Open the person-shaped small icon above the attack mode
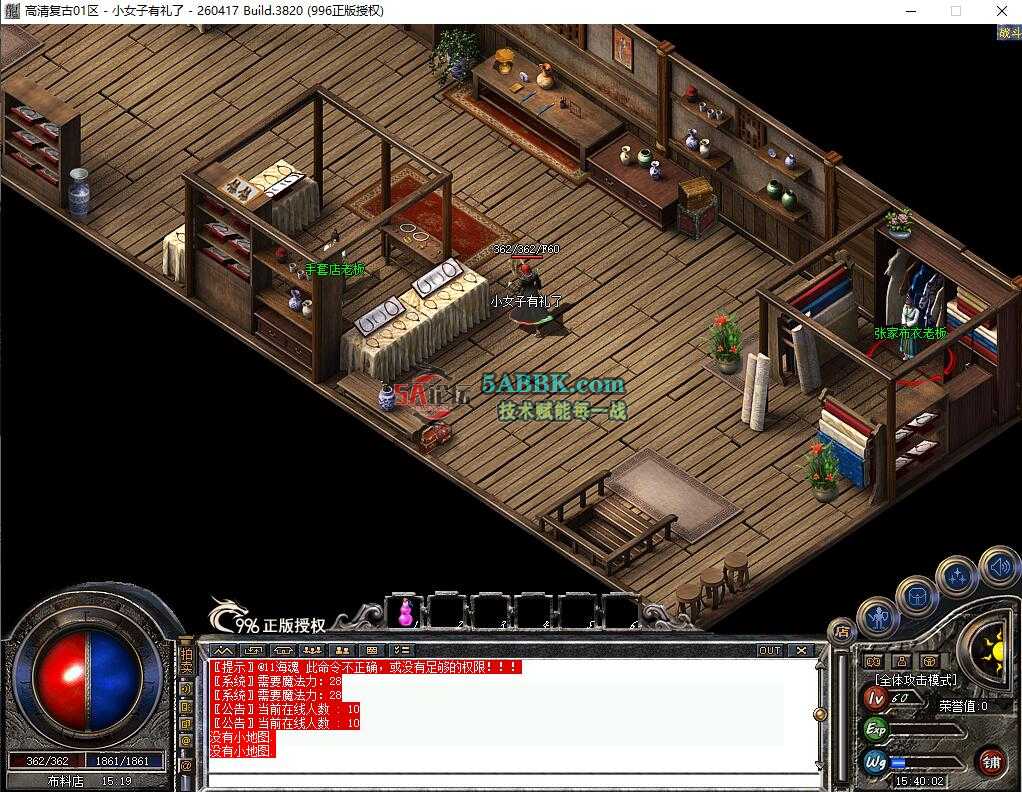The width and height of the screenshot is (1022, 792). pyautogui.click(x=901, y=661)
